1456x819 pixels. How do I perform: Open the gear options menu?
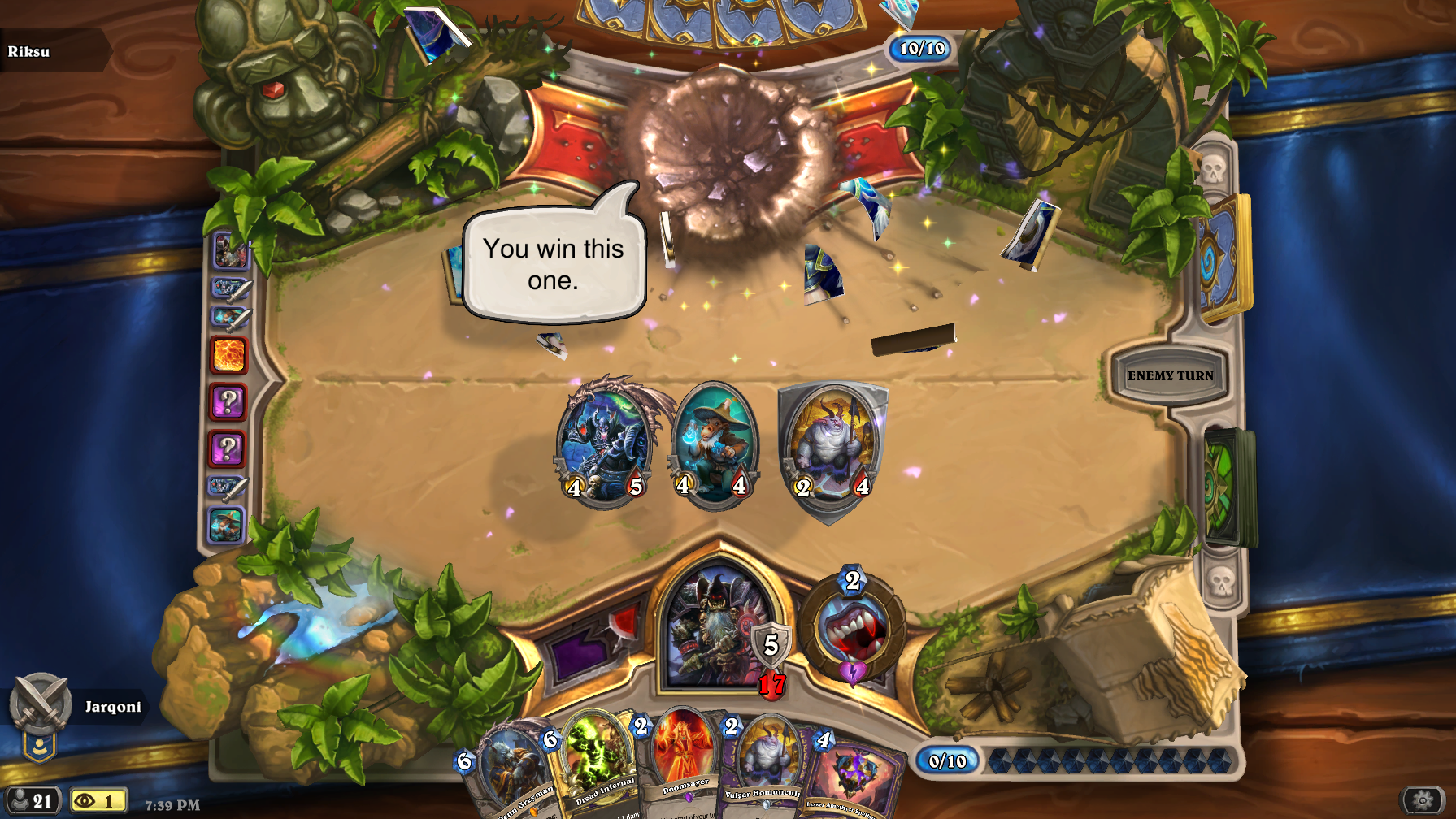[1422, 800]
